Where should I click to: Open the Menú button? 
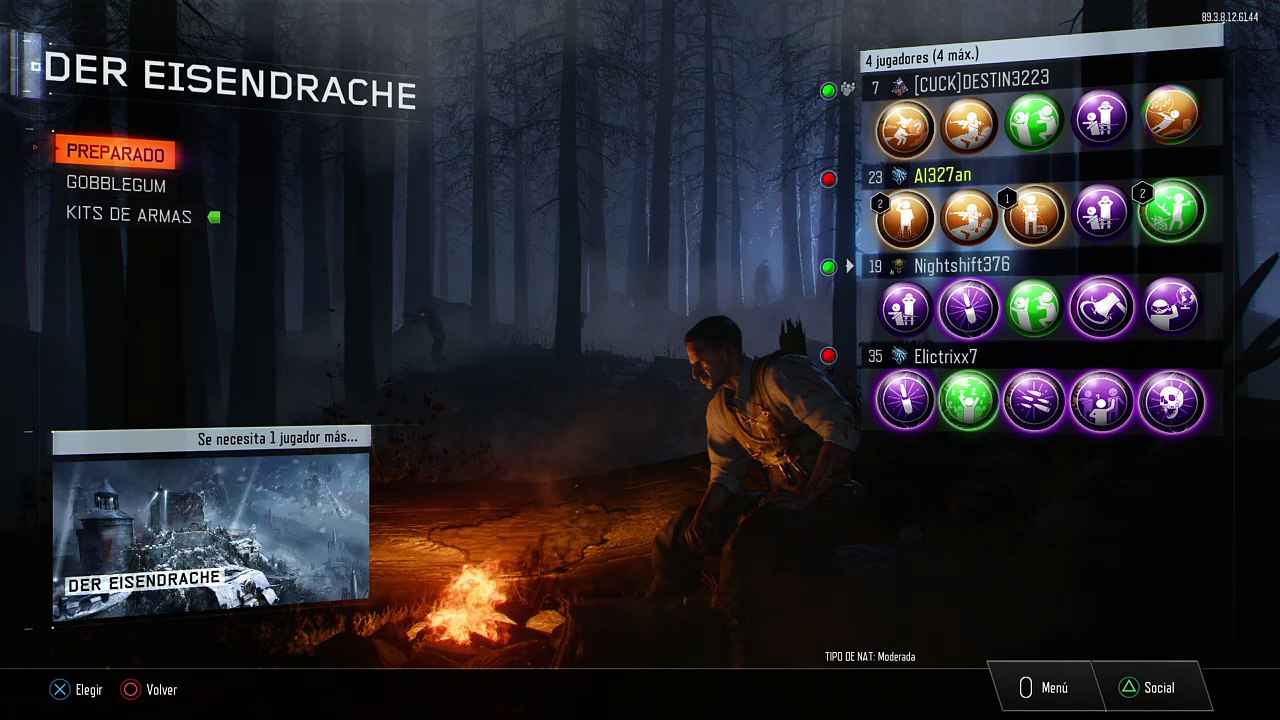[x=1043, y=688]
